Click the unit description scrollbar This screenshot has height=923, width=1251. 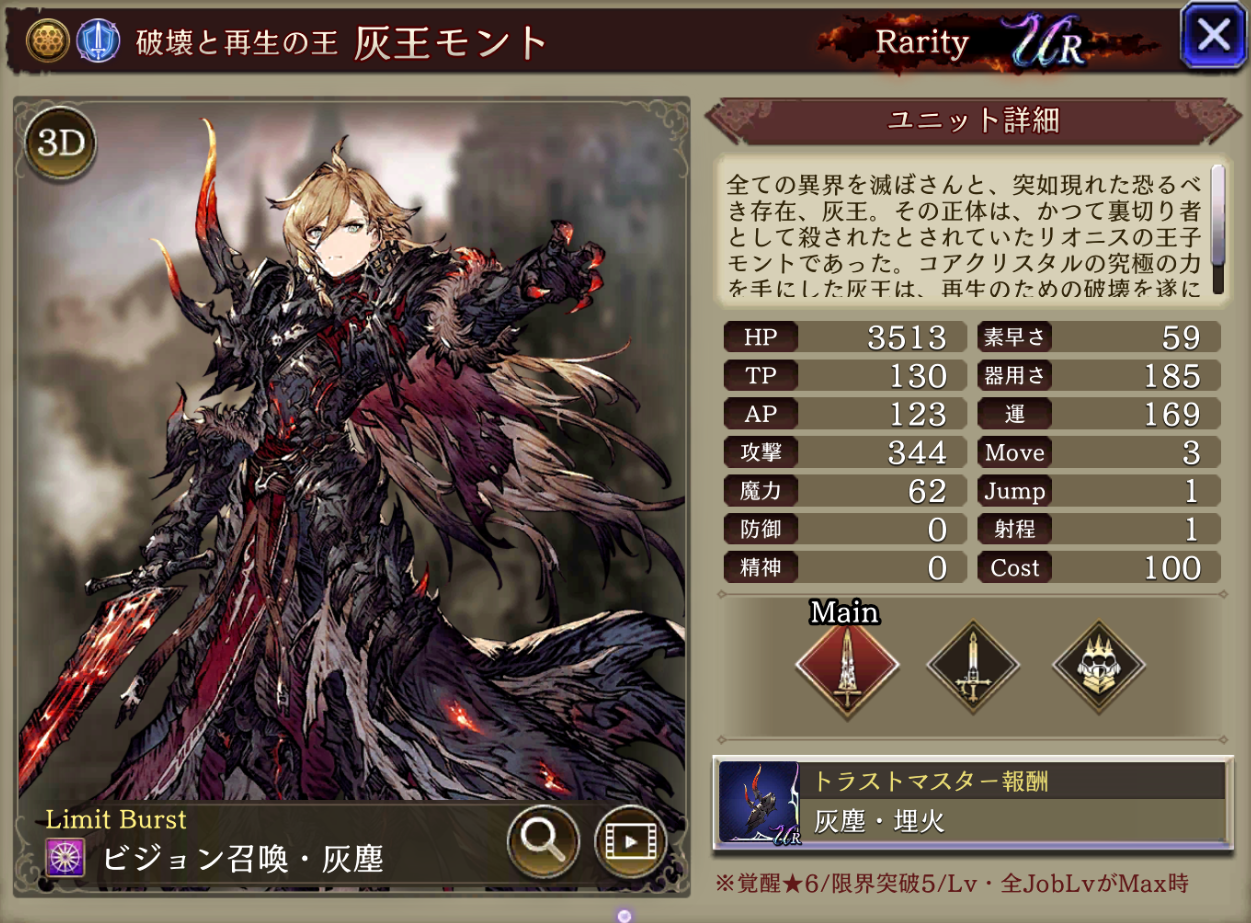point(1217,229)
